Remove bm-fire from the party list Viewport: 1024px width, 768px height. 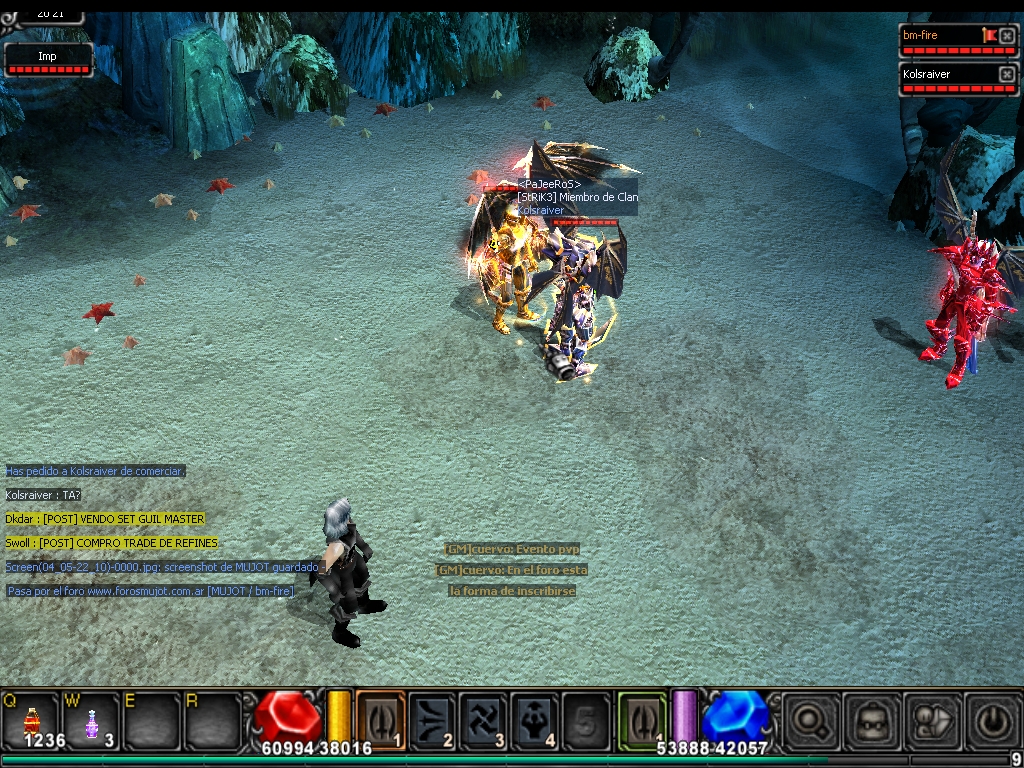point(1007,36)
